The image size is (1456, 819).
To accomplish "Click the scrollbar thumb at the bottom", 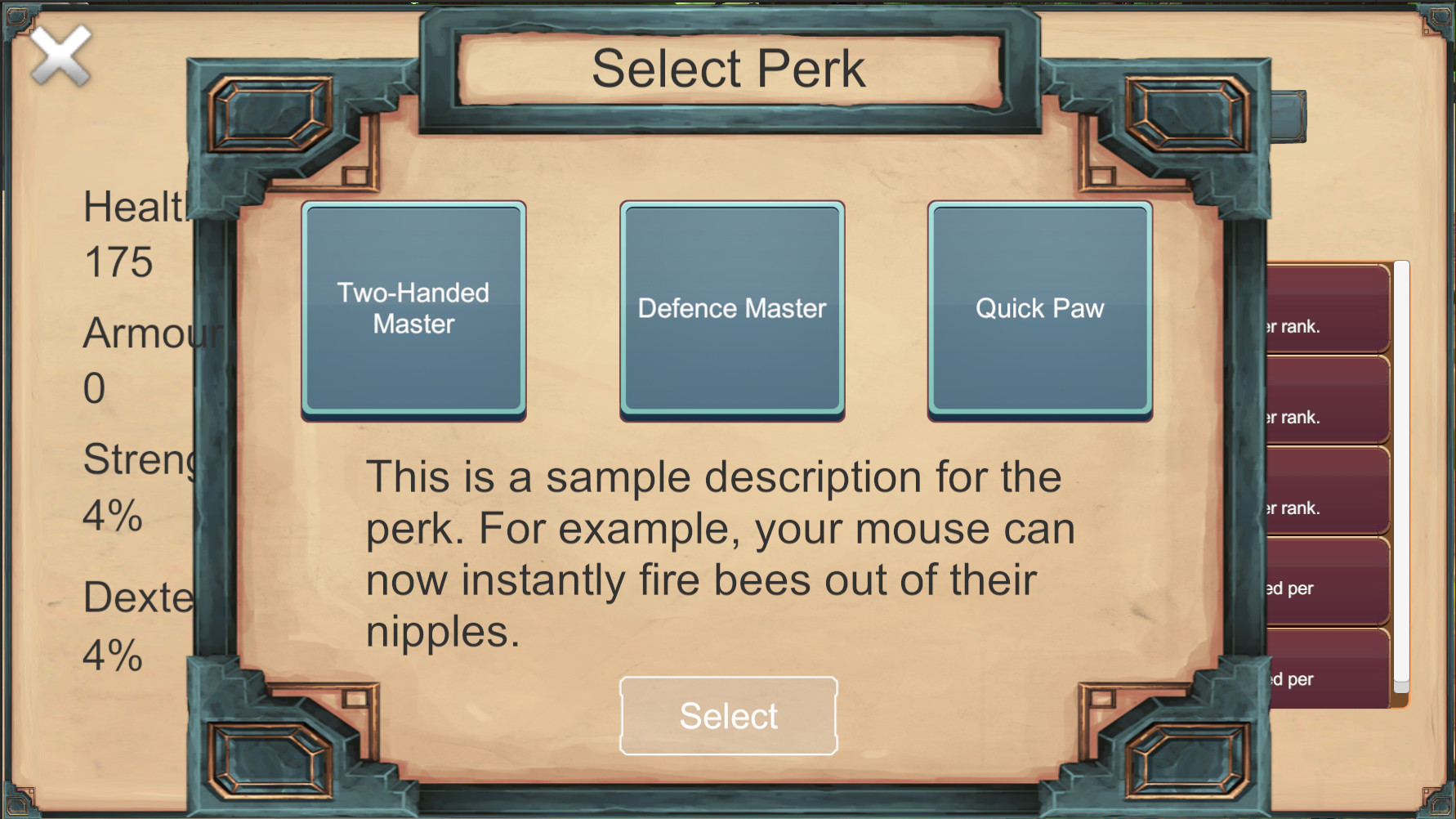I will click(1401, 687).
